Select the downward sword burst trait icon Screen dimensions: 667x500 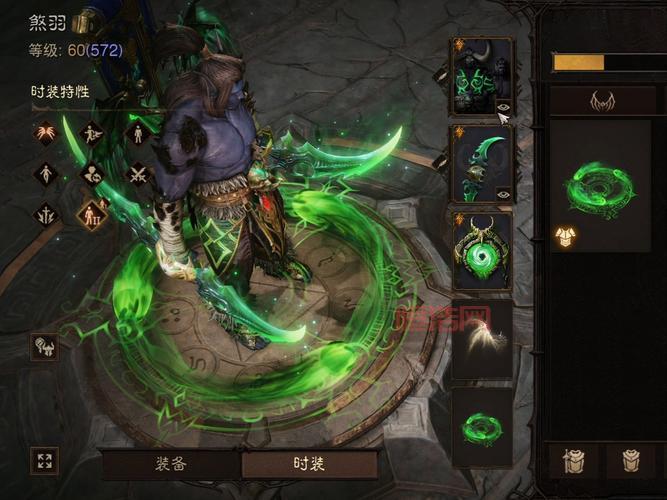[45, 214]
